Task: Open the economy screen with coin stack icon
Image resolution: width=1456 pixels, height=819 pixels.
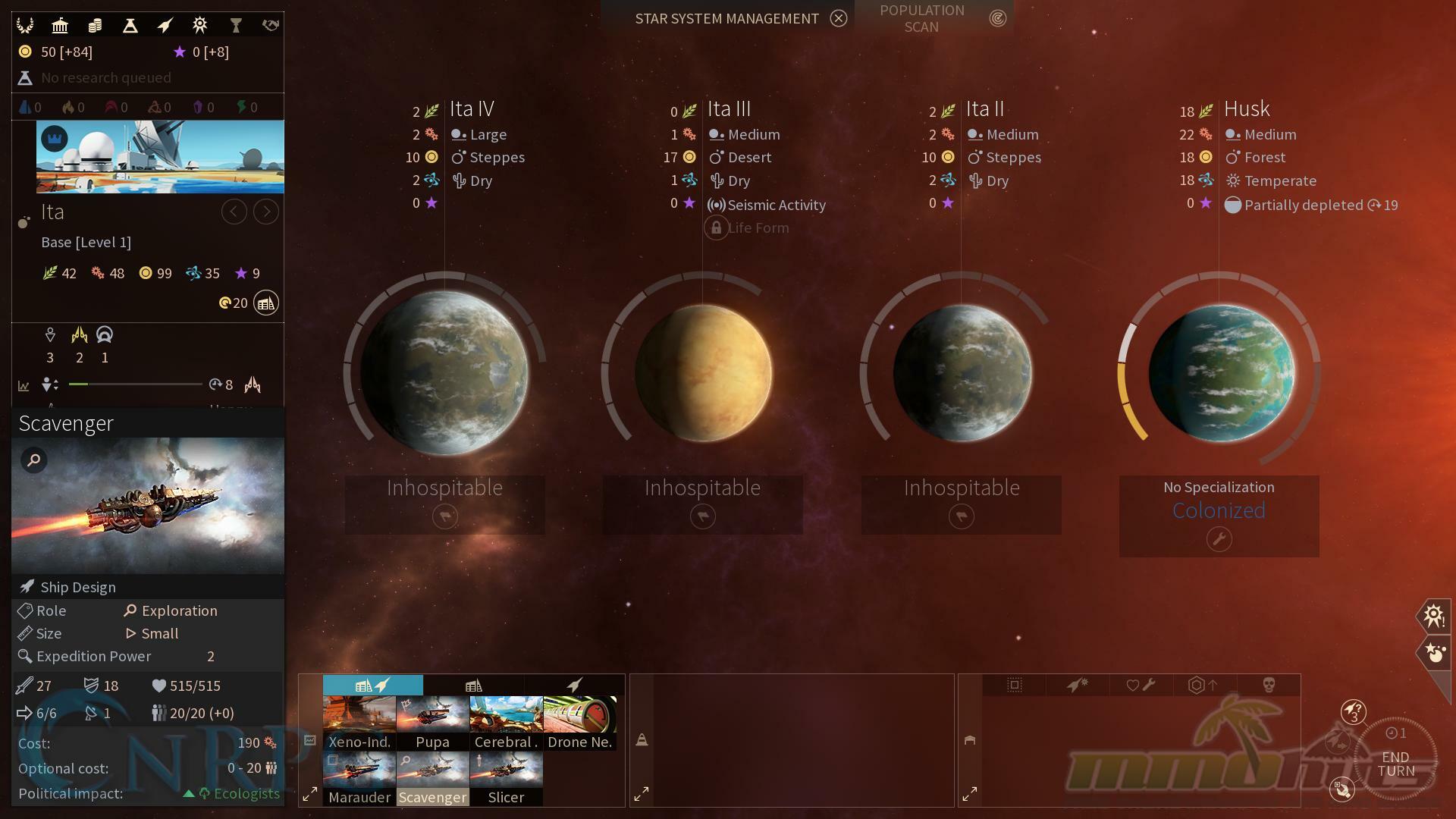Action: pos(95,25)
